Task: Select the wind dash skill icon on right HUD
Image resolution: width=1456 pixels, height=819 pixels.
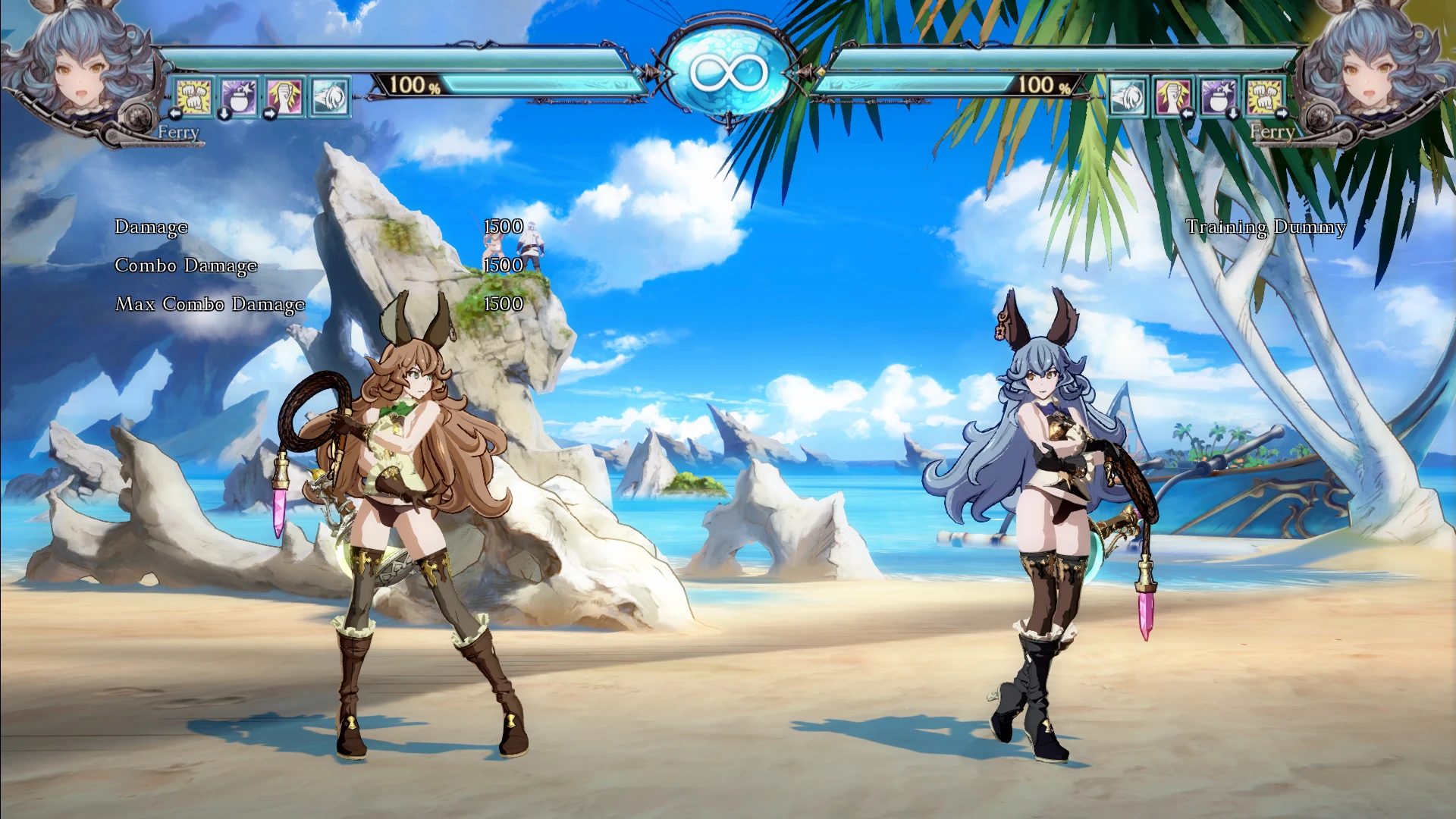Action: (x=1128, y=97)
